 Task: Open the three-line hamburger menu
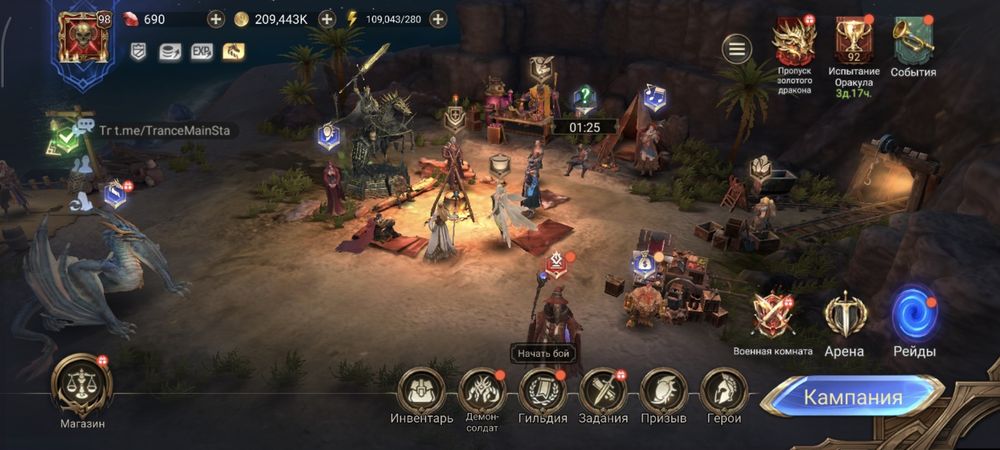tap(738, 48)
